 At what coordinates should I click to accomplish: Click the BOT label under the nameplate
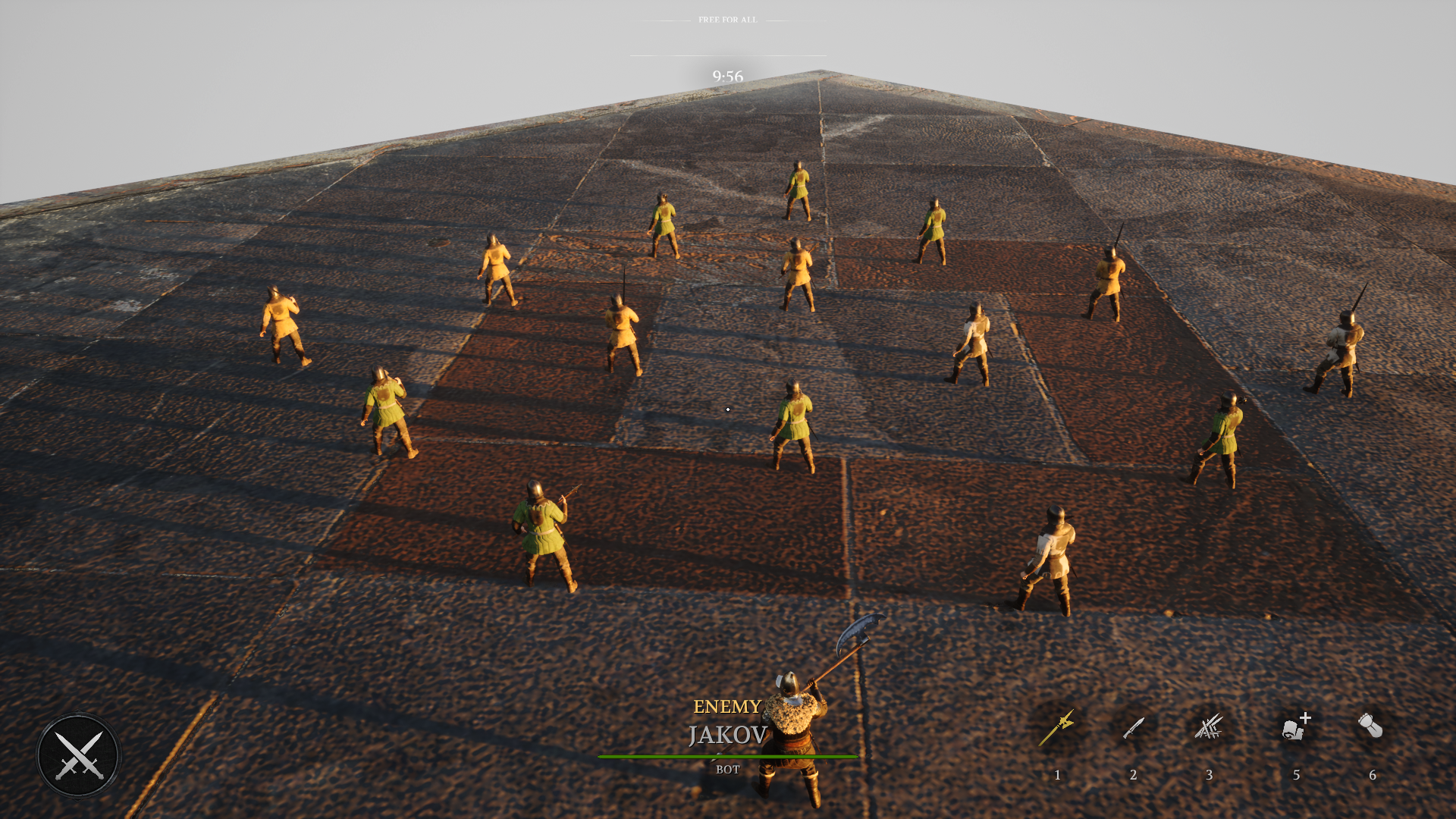click(727, 770)
